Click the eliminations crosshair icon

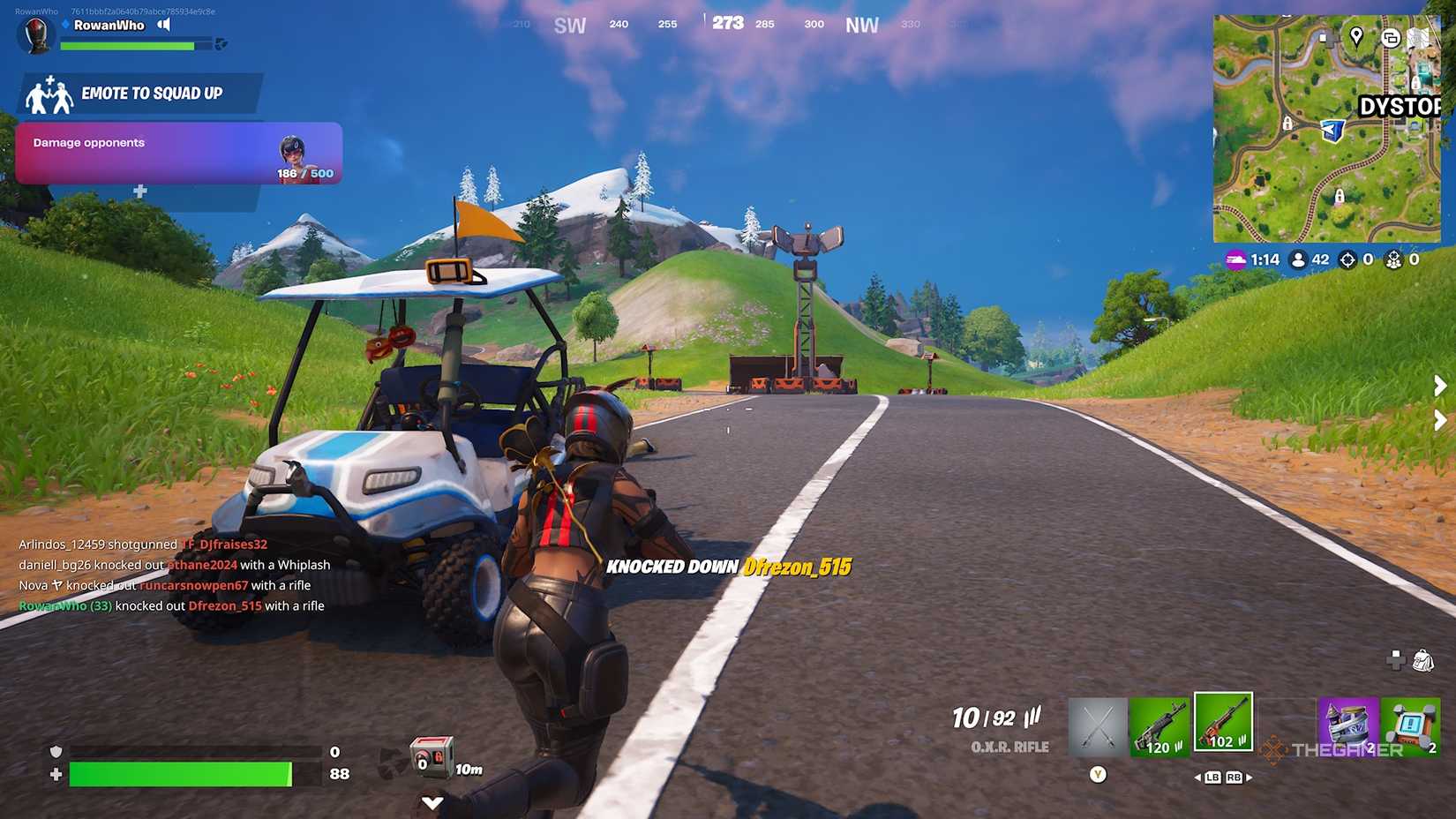point(1347,259)
